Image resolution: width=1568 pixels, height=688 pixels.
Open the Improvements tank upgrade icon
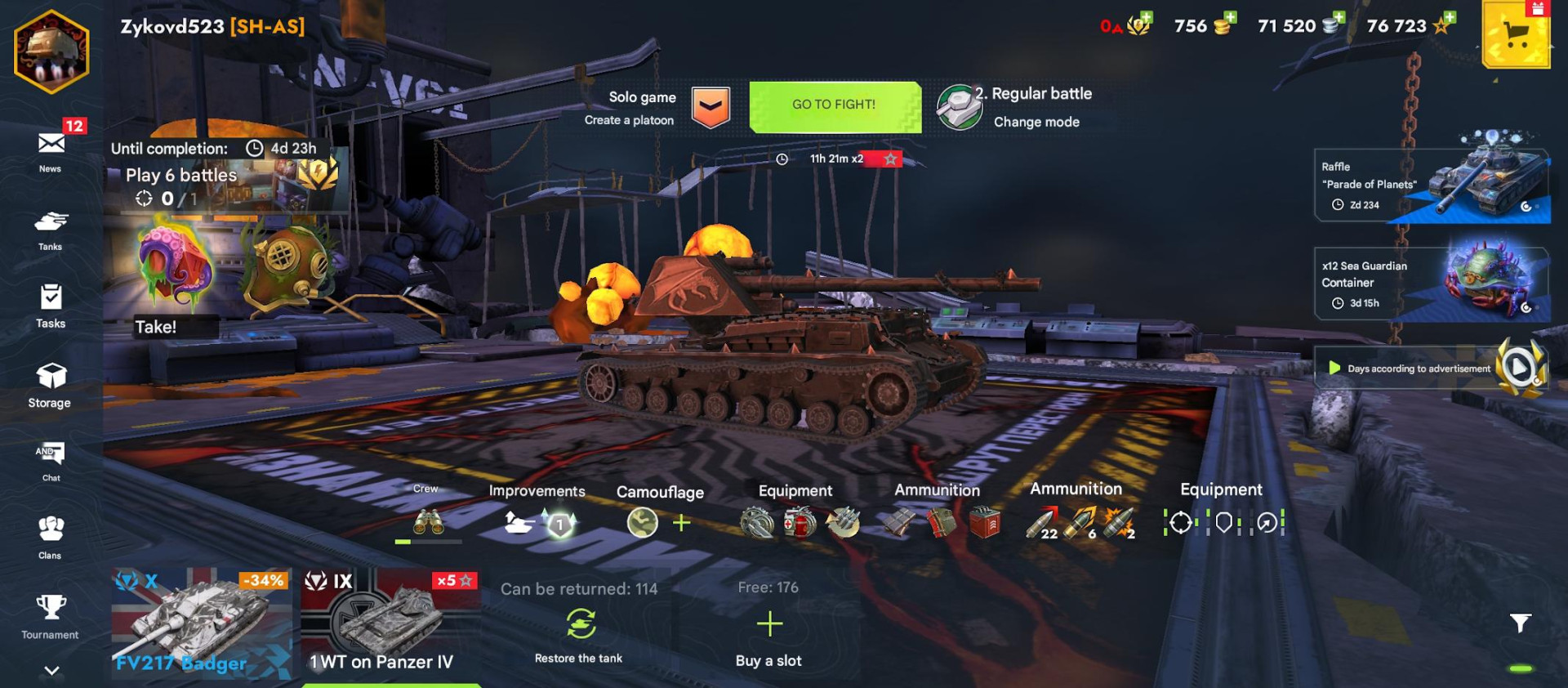click(x=517, y=523)
